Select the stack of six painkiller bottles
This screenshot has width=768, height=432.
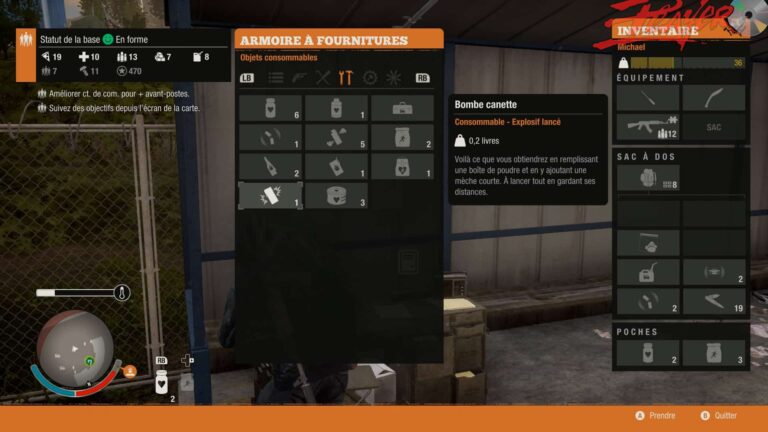[x=270, y=108]
